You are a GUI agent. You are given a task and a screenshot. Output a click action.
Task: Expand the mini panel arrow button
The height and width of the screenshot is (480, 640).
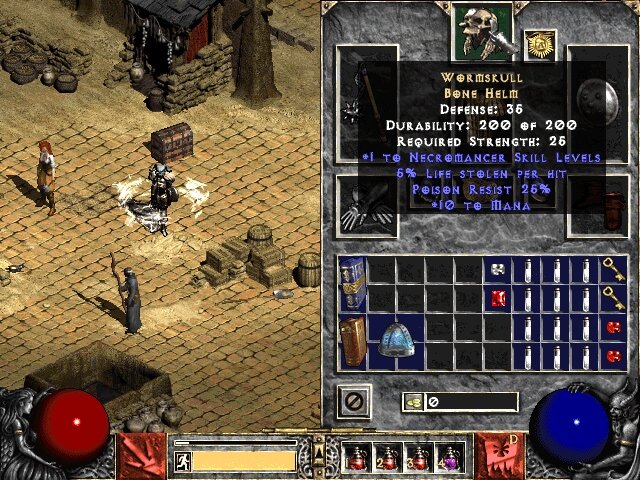[319, 447]
